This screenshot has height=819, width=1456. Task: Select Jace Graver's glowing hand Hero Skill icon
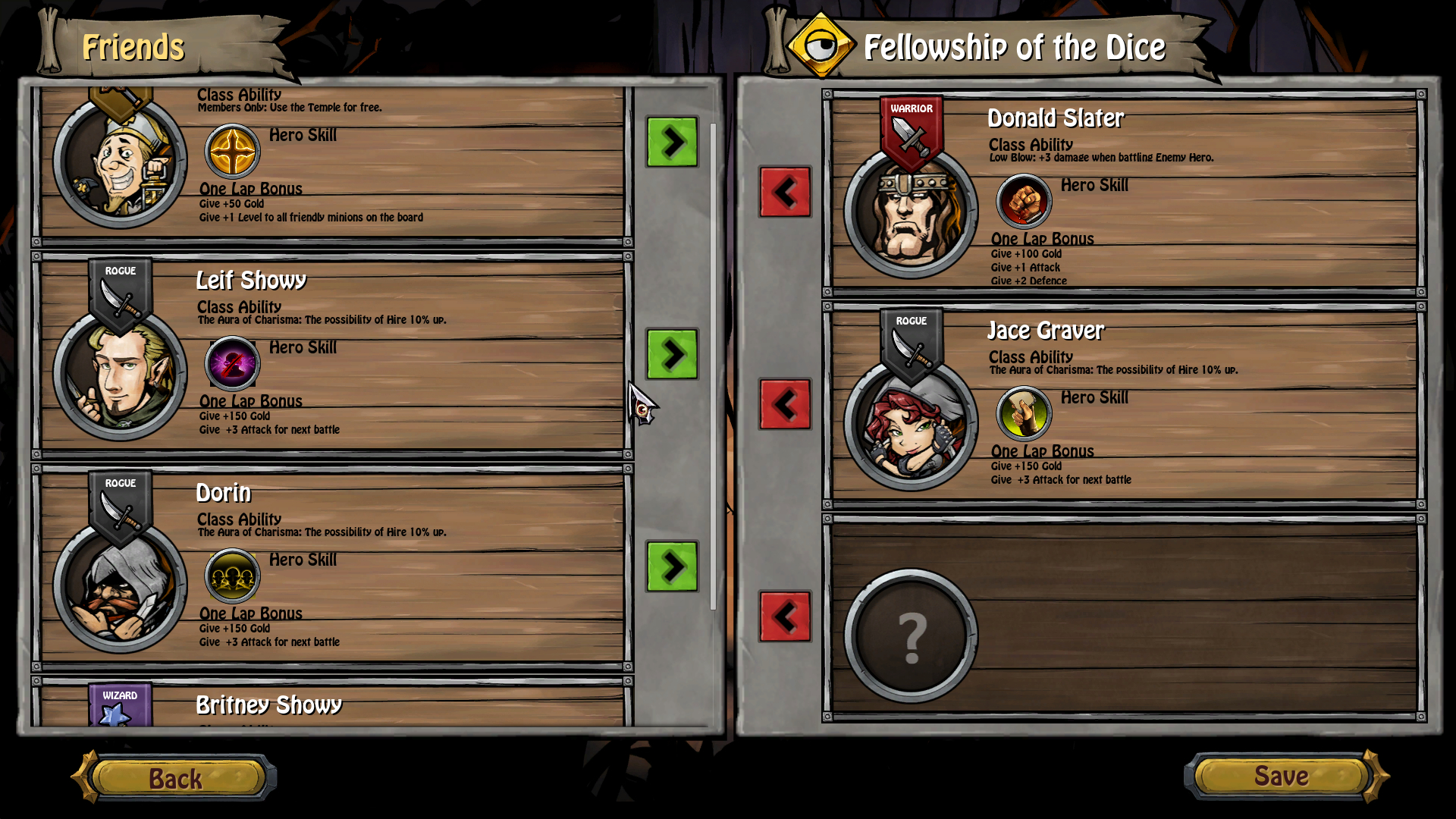(1024, 412)
